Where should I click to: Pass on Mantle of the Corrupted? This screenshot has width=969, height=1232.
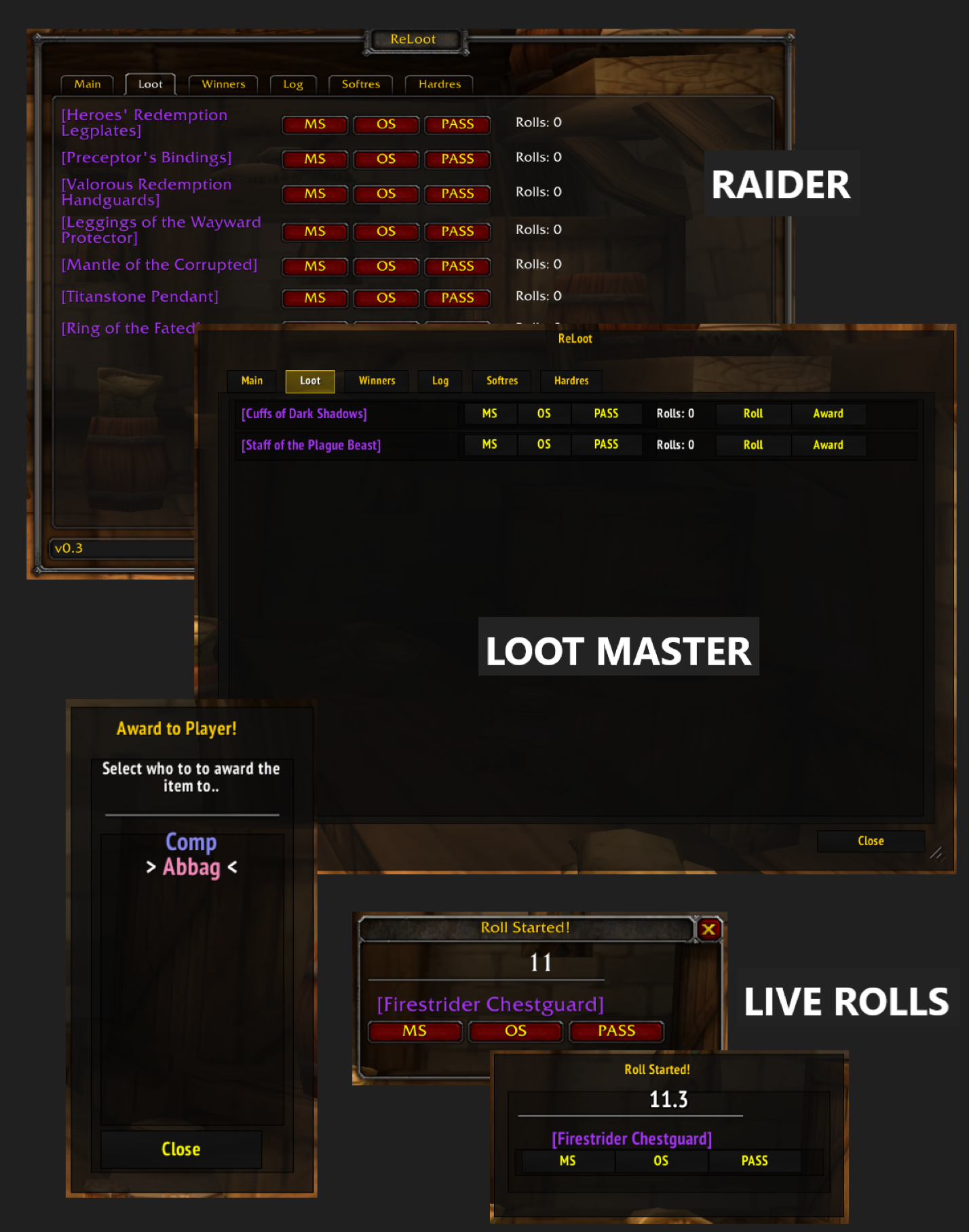tap(457, 266)
